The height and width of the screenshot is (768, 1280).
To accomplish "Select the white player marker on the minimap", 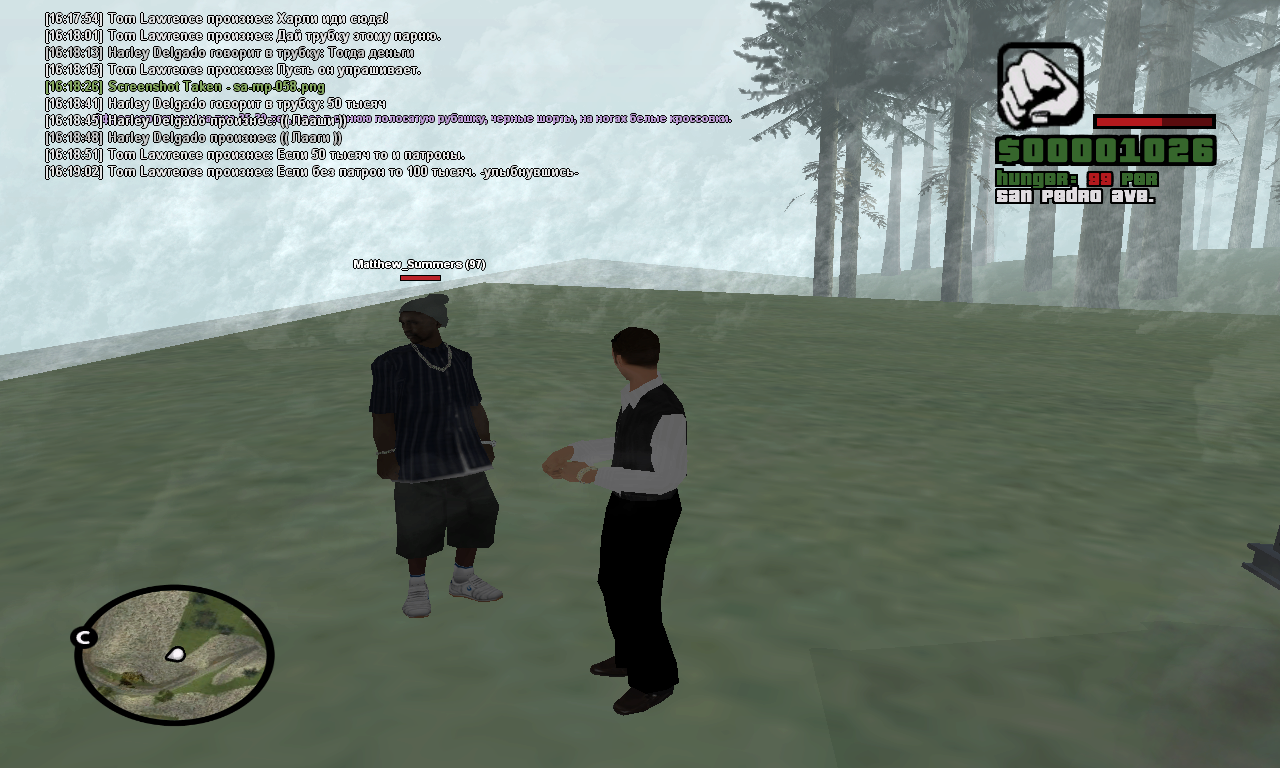I will coord(176,654).
